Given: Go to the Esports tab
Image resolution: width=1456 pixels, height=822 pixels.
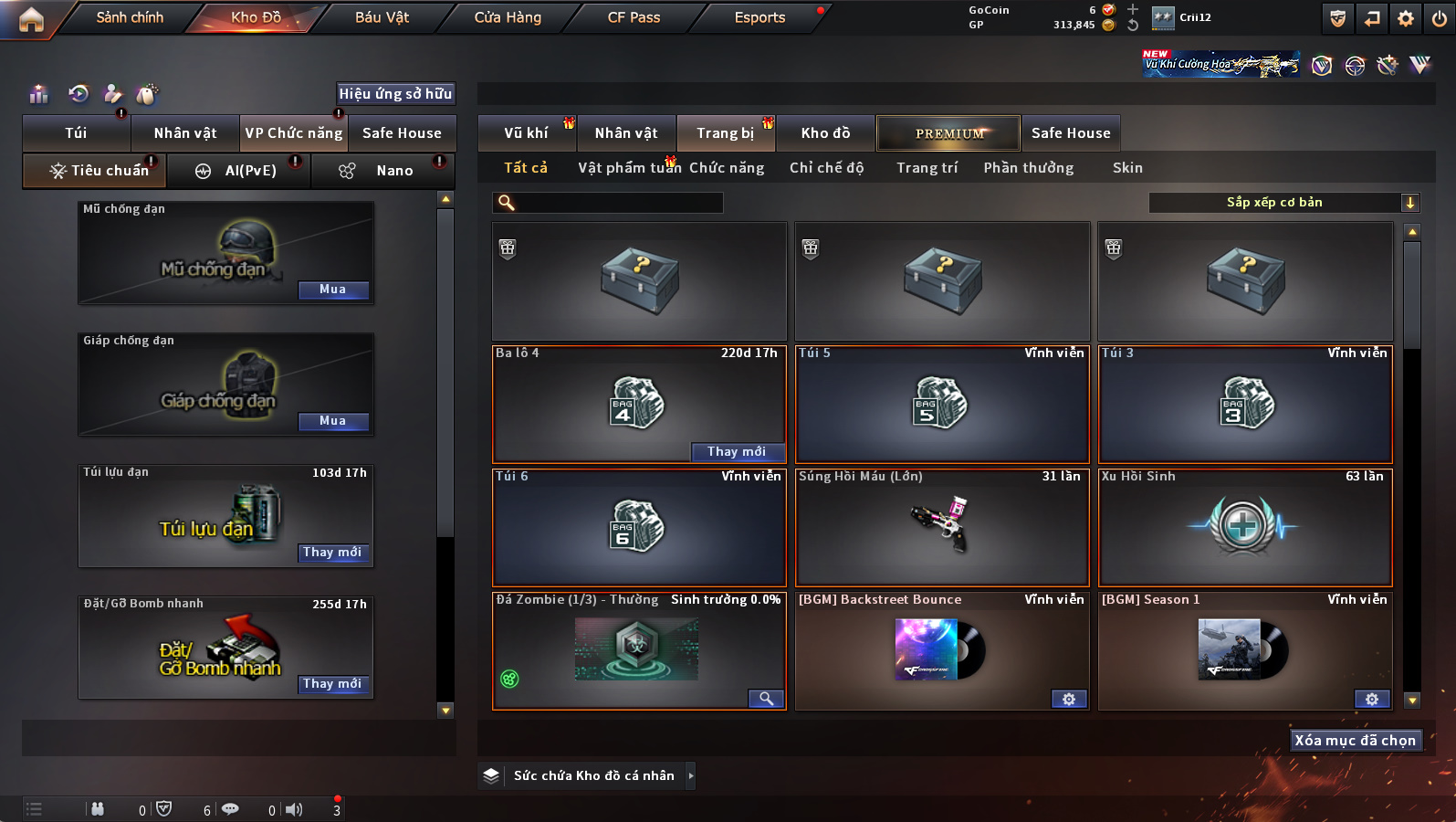Looking at the screenshot, I should (x=759, y=17).
